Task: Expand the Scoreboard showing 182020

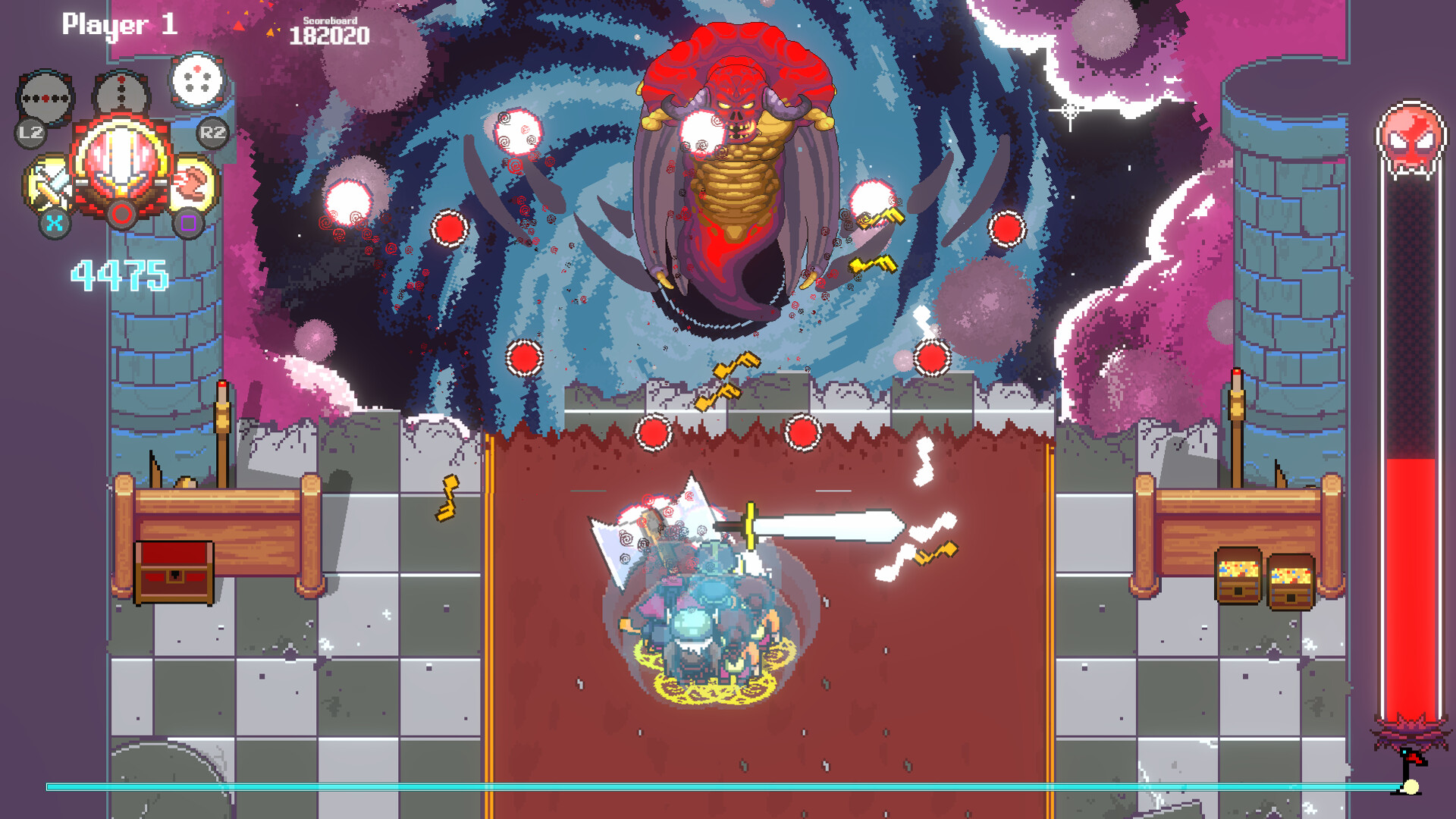Action: point(330,34)
